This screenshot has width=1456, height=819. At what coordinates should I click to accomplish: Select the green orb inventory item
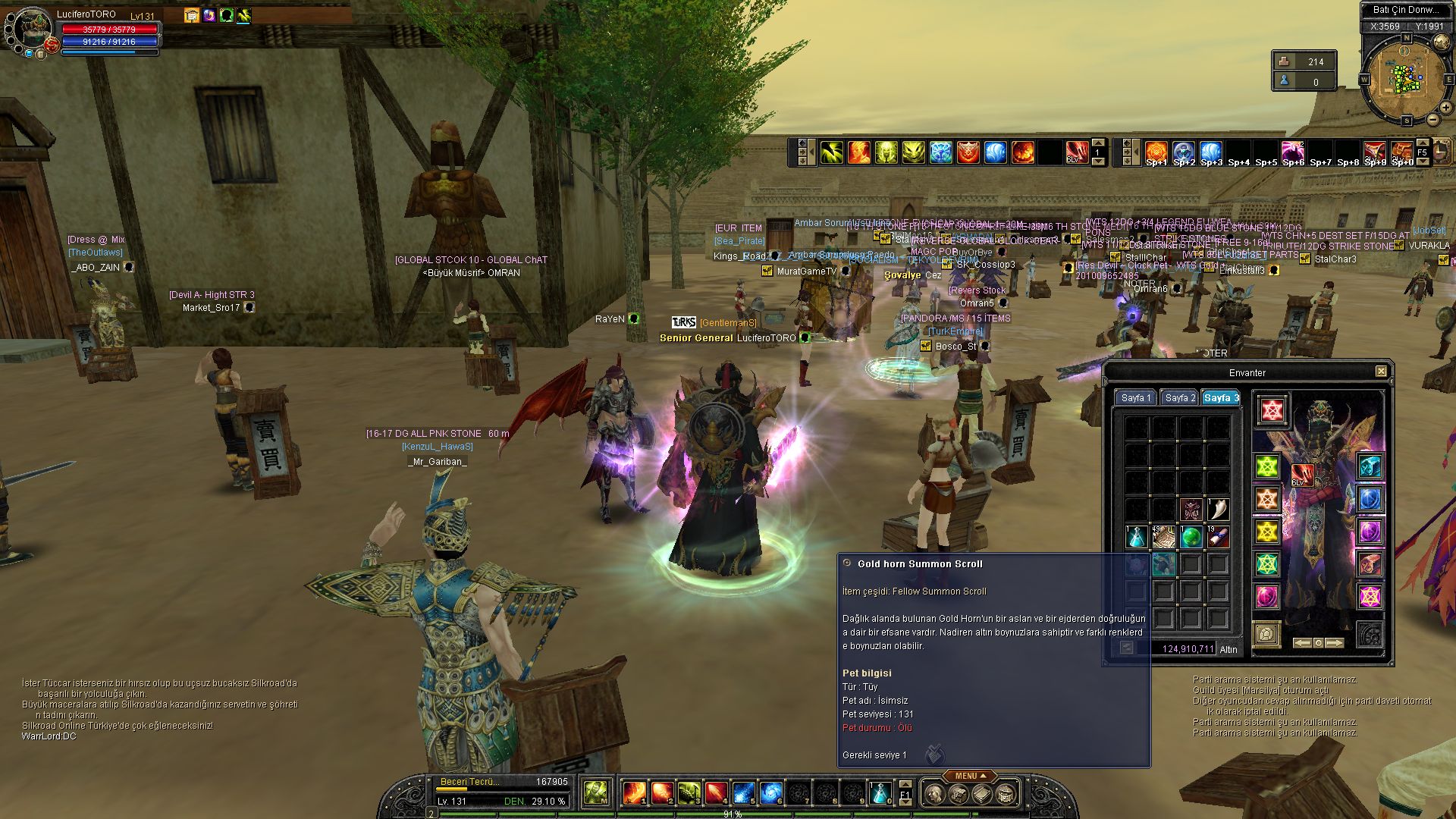tap(1191, 537)
